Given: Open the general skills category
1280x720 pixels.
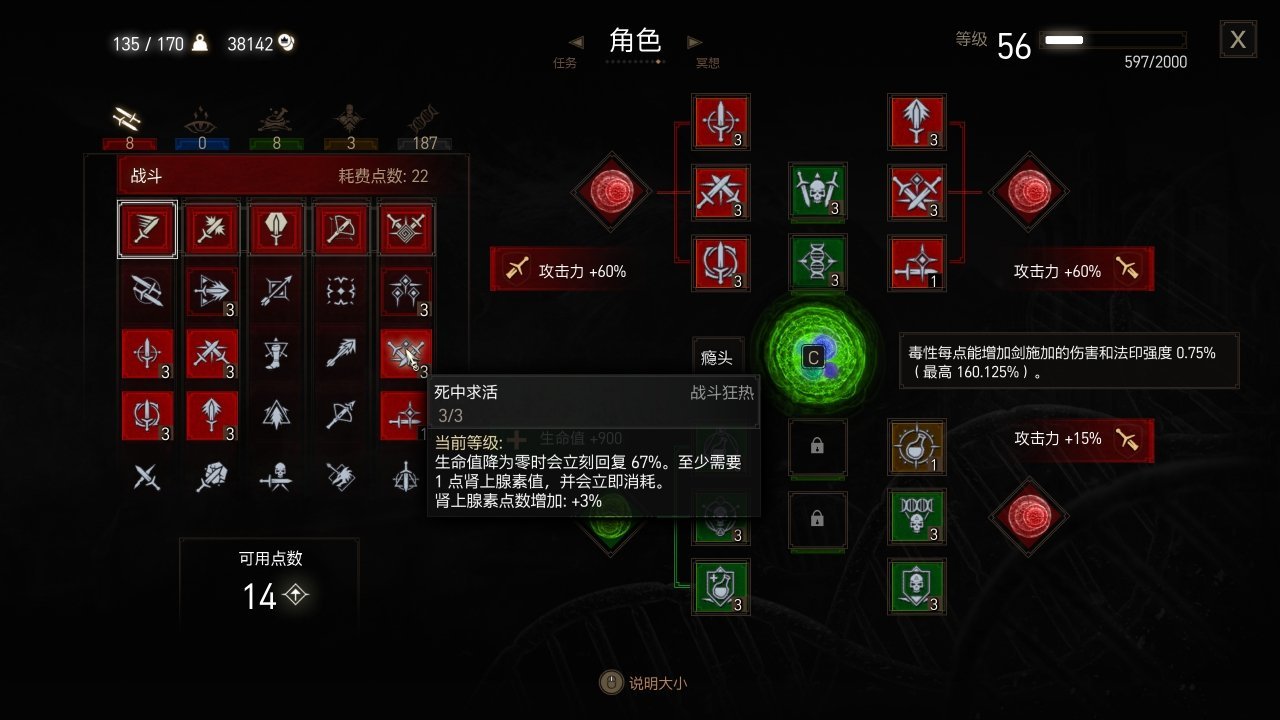Looking at the screenshot, I should 350,120.
